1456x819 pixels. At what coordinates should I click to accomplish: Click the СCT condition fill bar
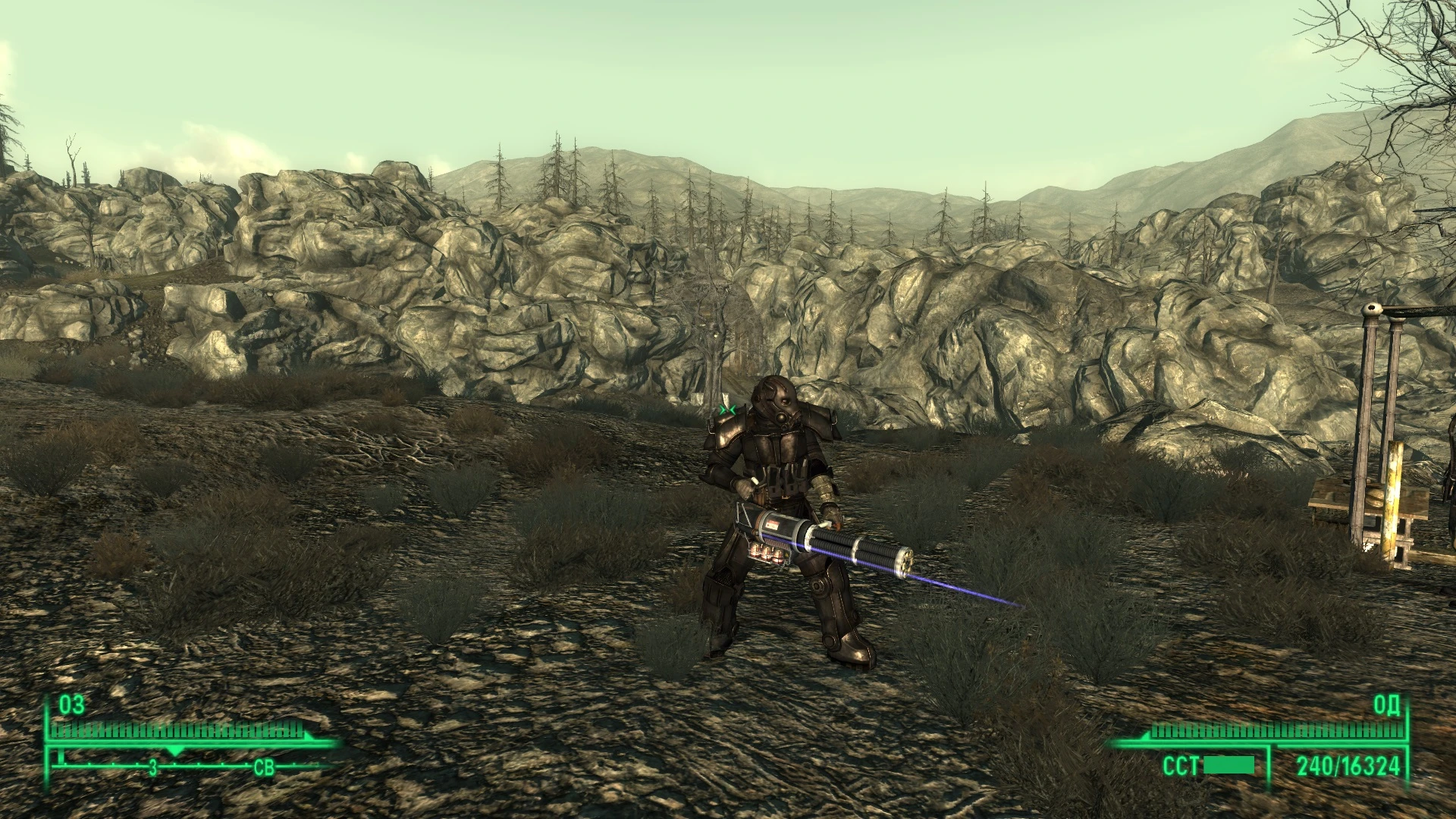click(x=1228, y=764)
